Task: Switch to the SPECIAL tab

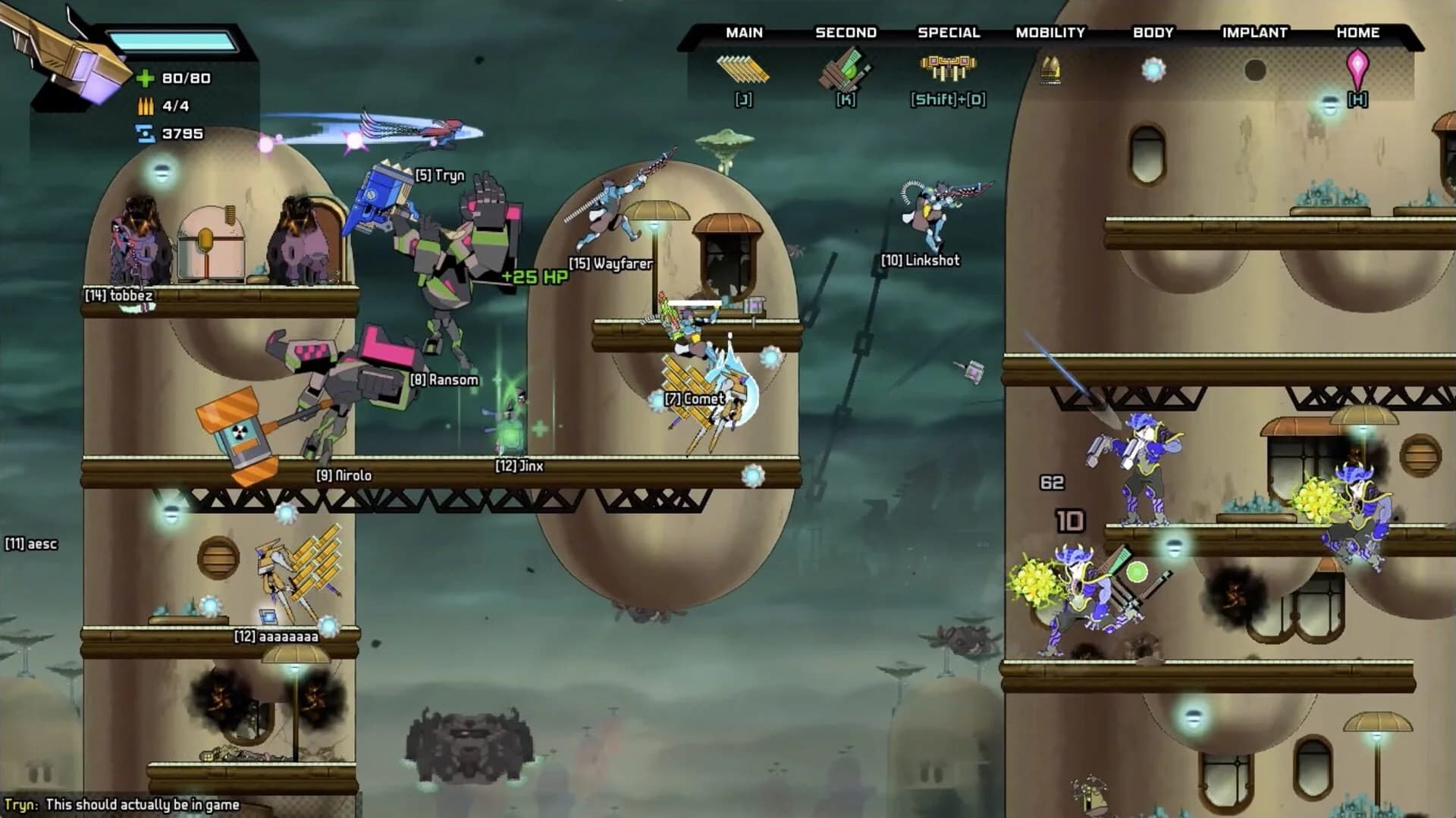Action: click(x=948, y=33)
